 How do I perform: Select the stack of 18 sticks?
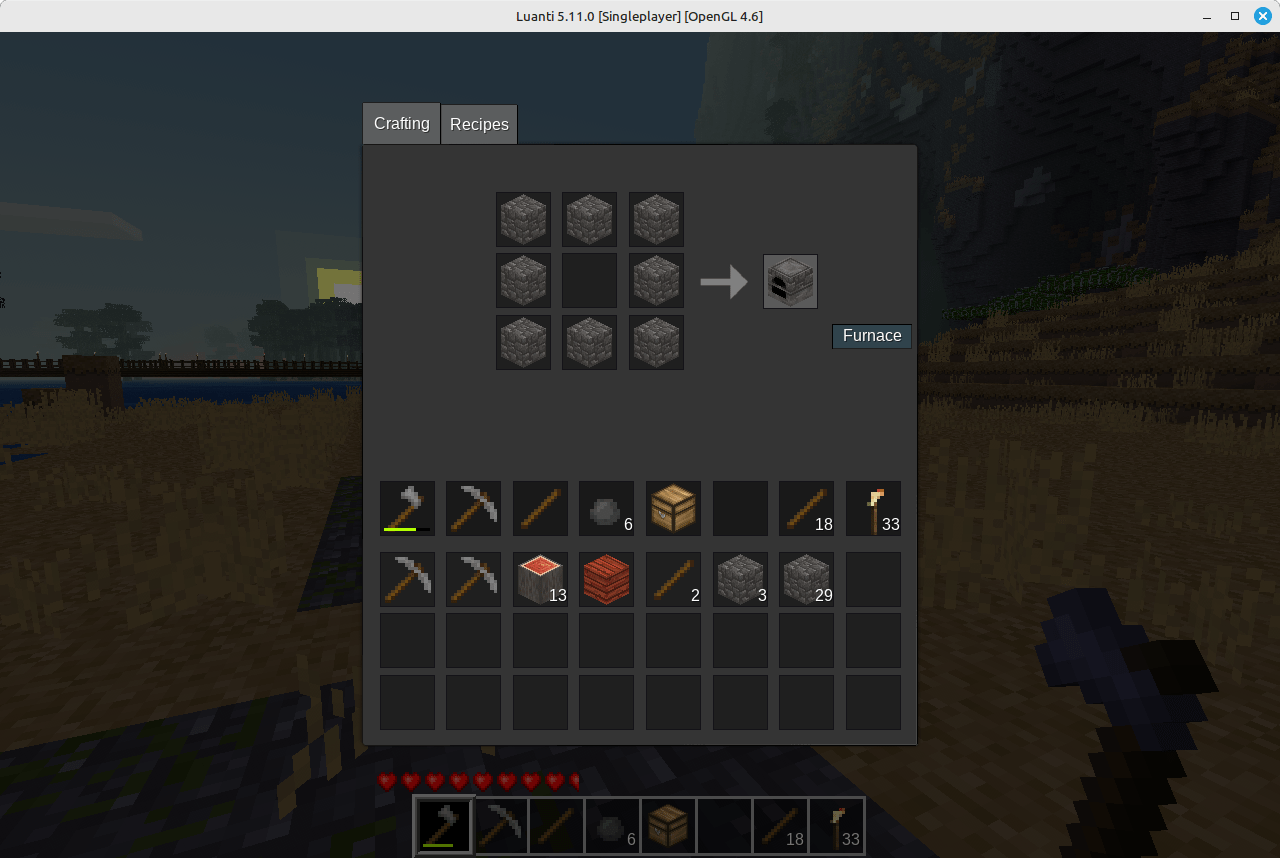tap(806, 508)
